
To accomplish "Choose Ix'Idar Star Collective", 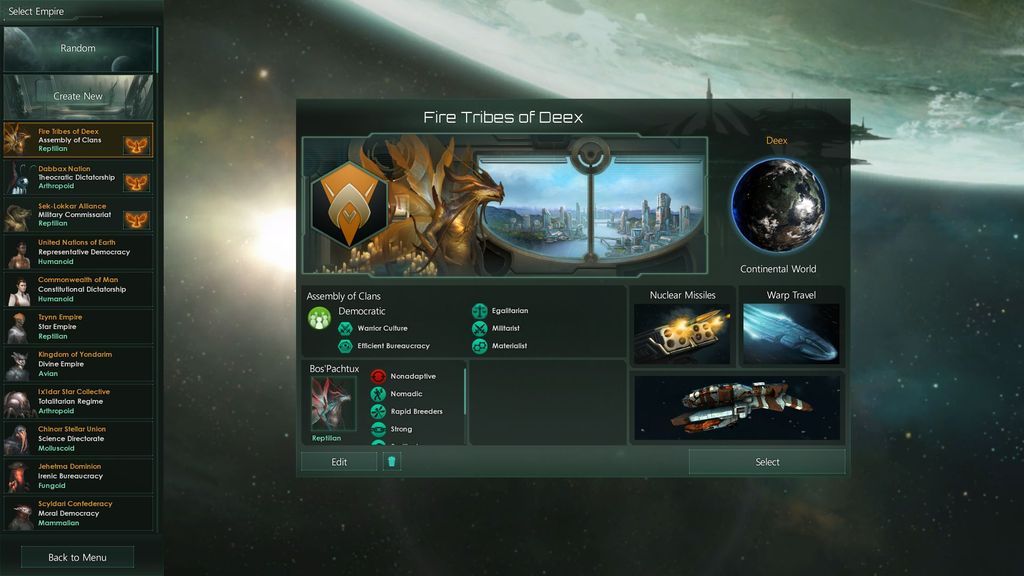I will click(x=78, y=401).
